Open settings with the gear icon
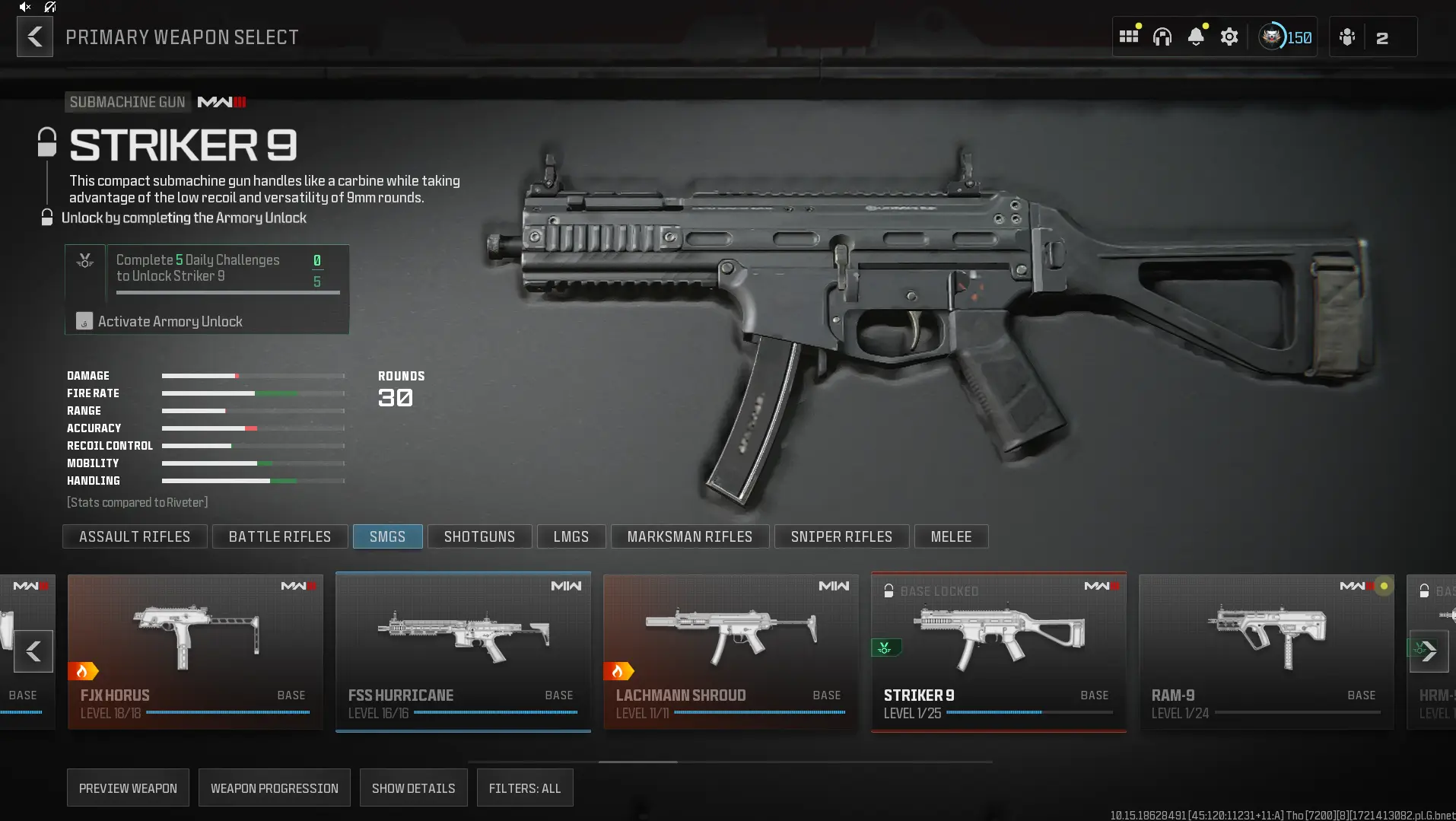This screenshot has height=821, width=1456. click(x=1229, y=36)
